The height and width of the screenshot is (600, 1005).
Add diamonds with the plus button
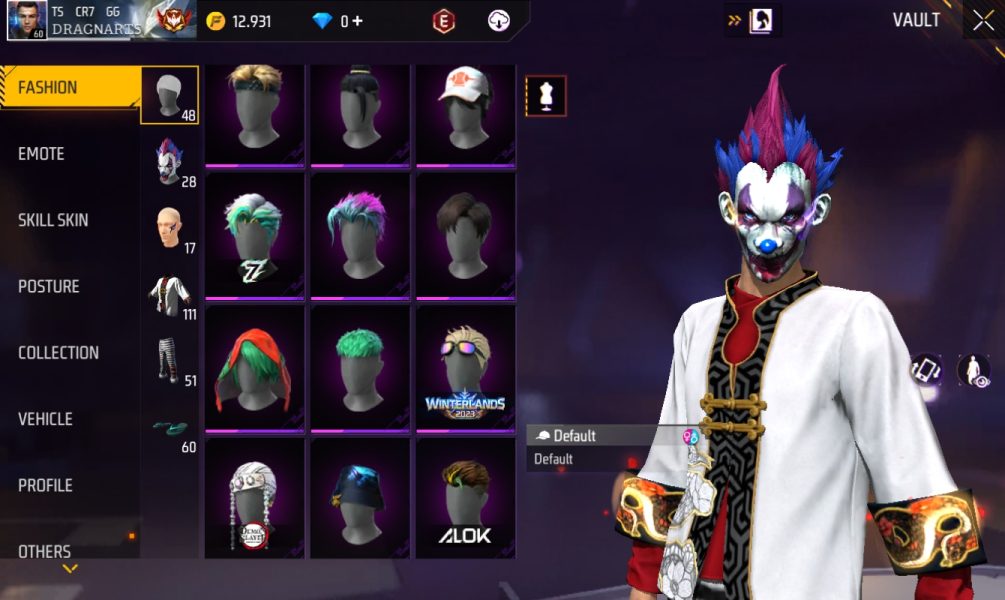[x=358, y=21]
